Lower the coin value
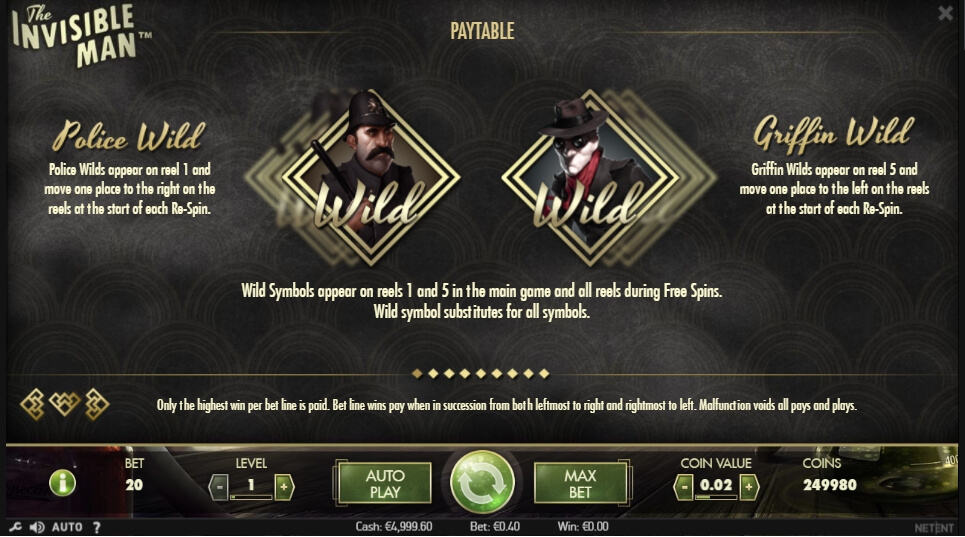Viewport: 965px width, 537px height. point(684,487)
